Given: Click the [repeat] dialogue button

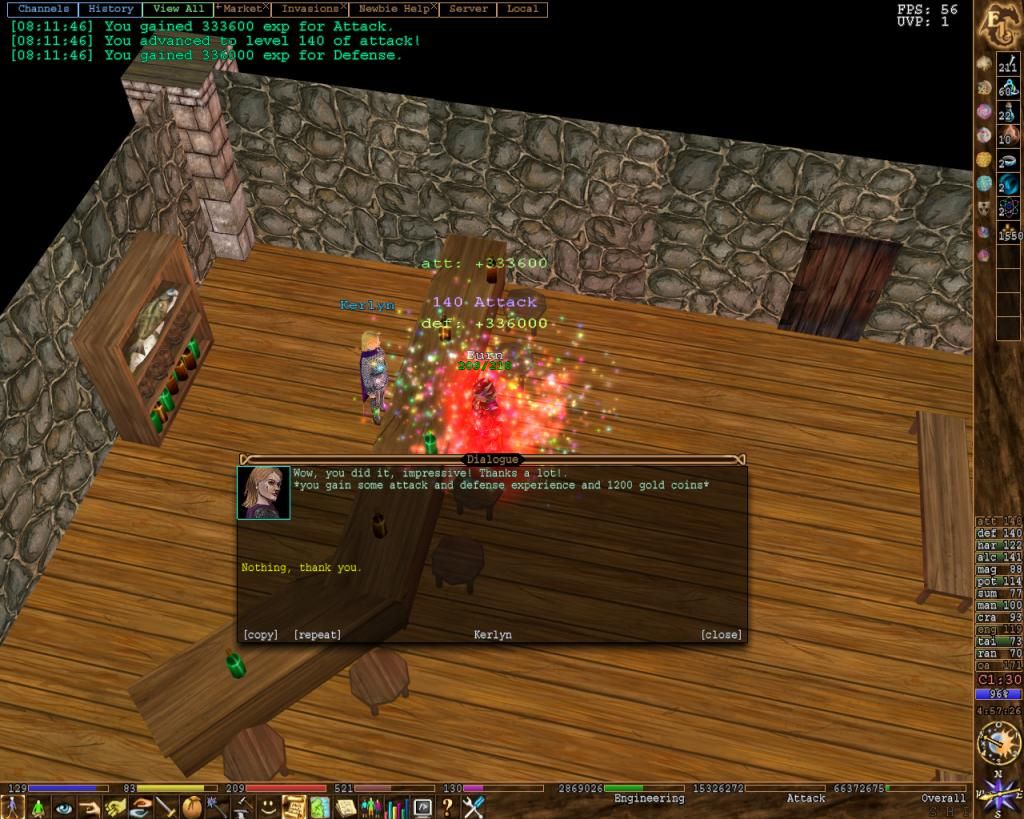Looking at the screenshot, I should [317, 635].
